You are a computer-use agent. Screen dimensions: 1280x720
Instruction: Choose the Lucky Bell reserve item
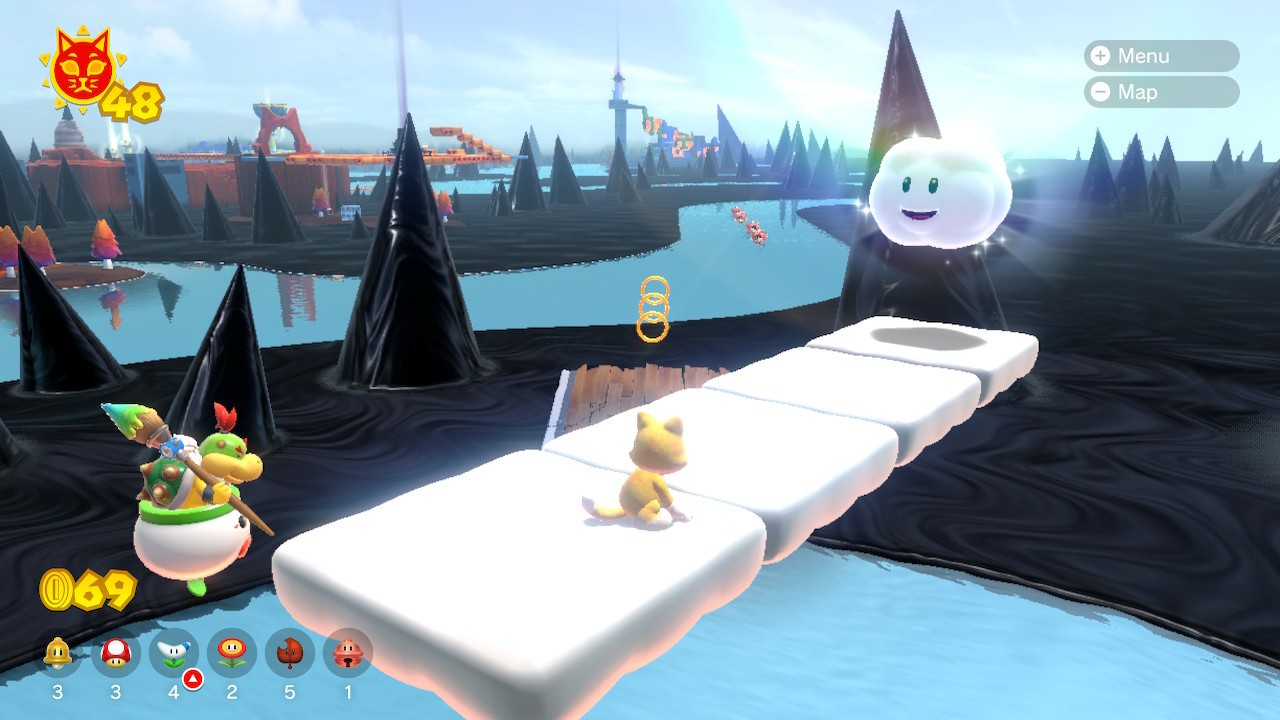click(x=348, y=654)
